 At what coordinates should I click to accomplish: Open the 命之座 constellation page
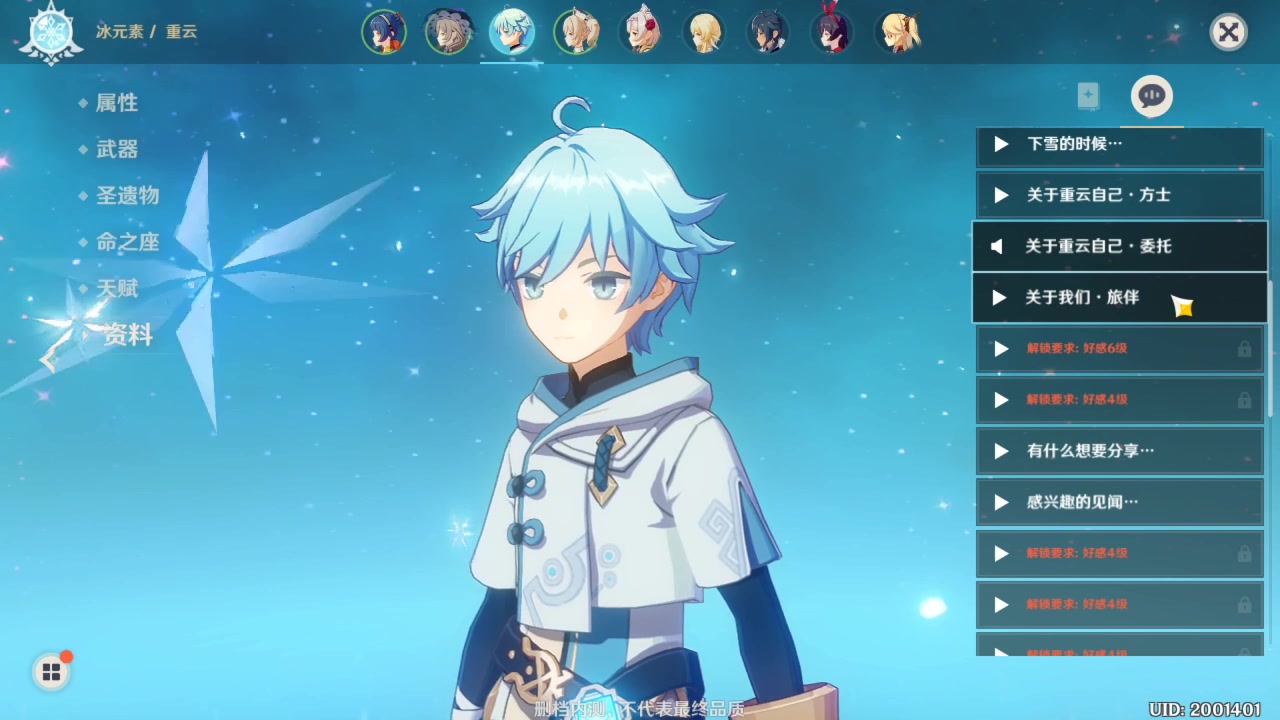click(127, 242)
